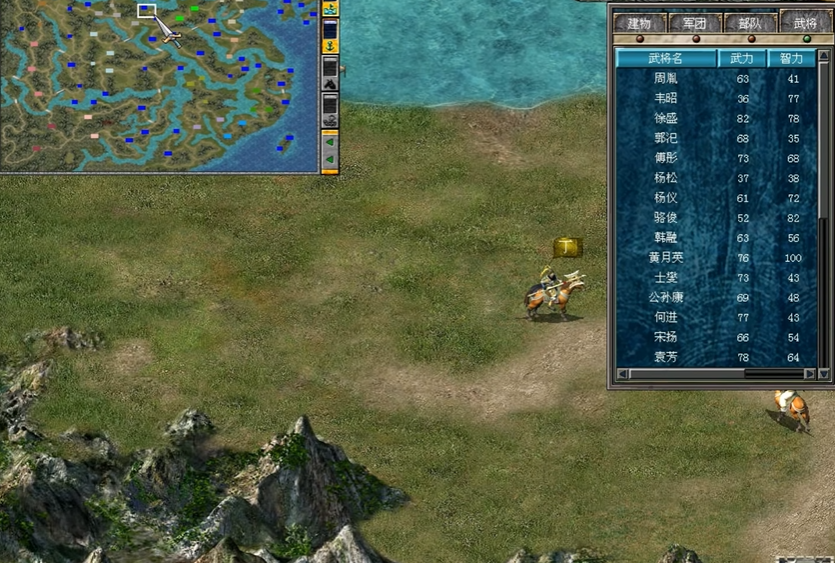Select general 周胤 in the list
835x563 pixels.
[665, 79]
